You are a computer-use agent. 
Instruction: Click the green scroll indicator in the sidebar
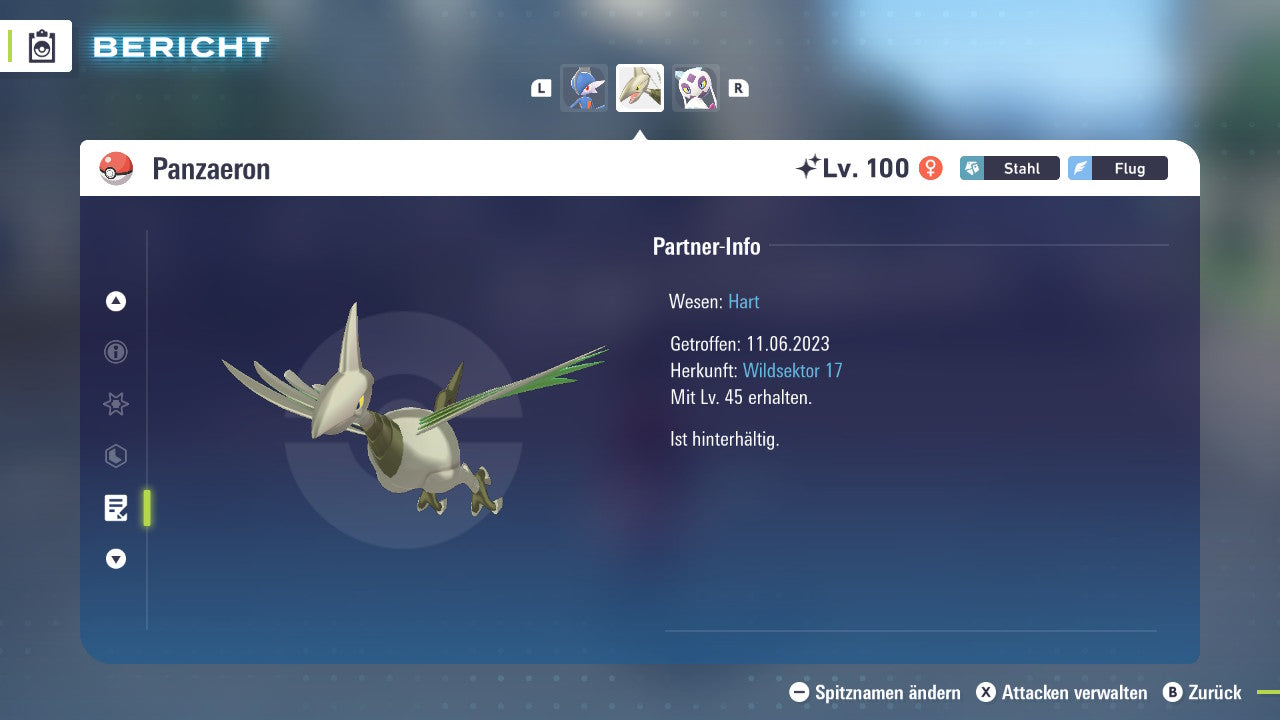pyautogui.click(x=146, y=507)
